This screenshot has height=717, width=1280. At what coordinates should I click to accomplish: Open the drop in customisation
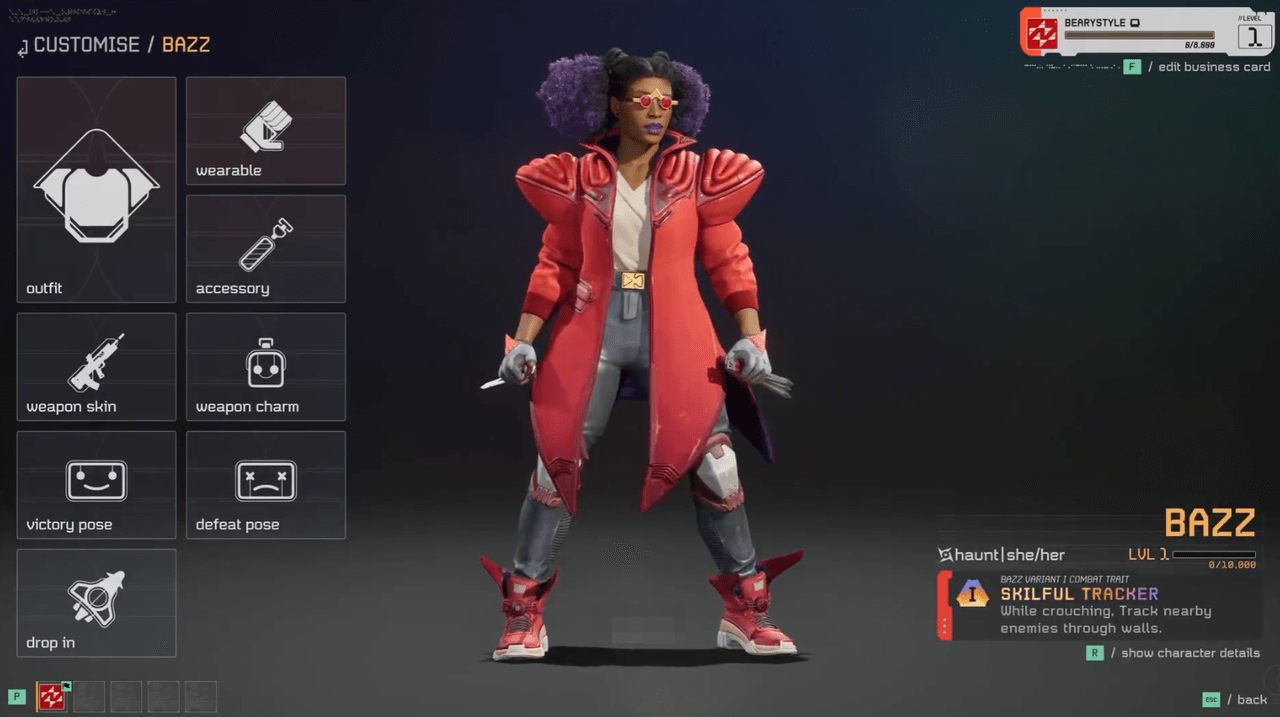click(x=96, y=602)
